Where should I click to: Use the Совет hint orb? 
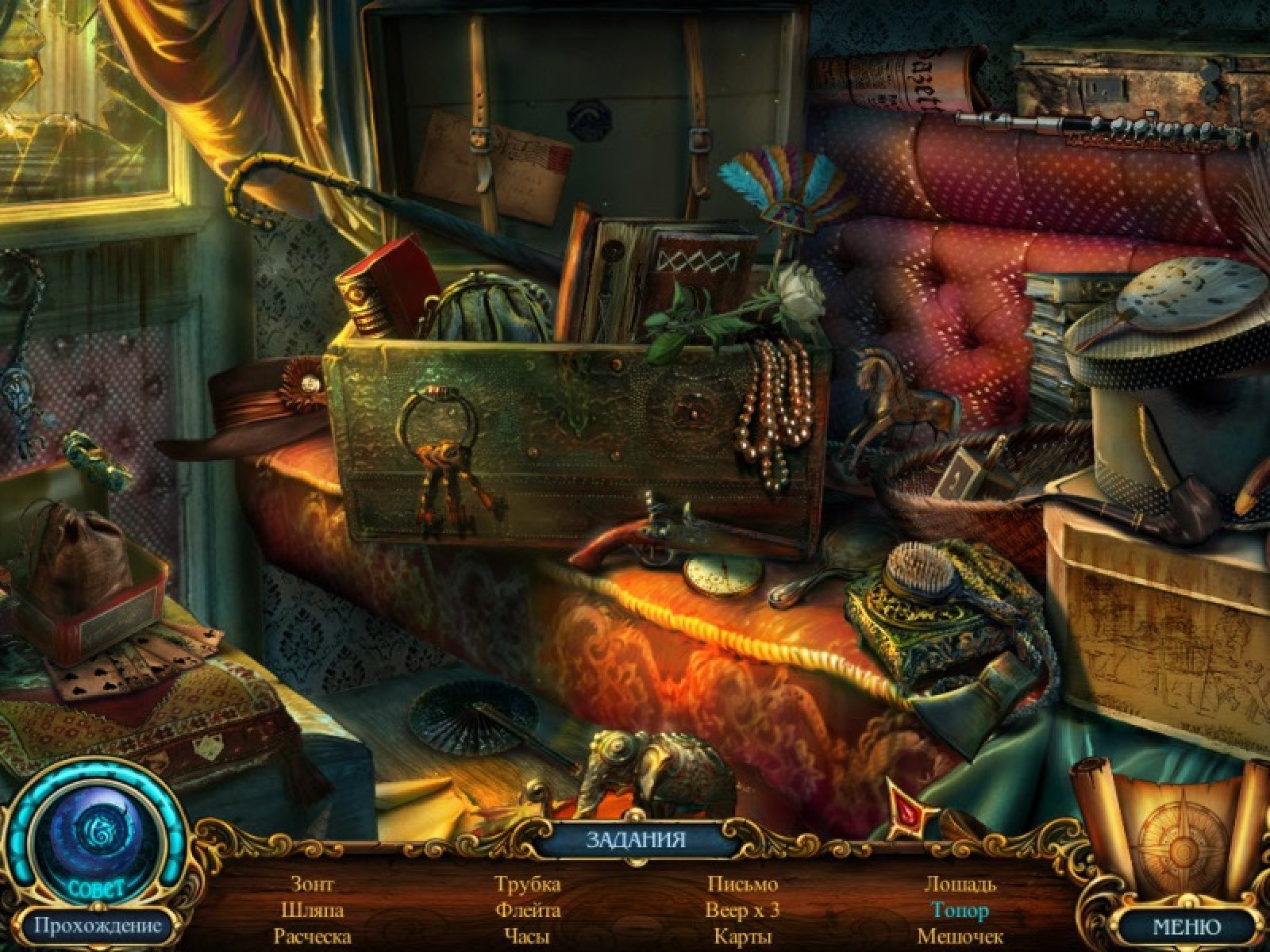point(98,833)
